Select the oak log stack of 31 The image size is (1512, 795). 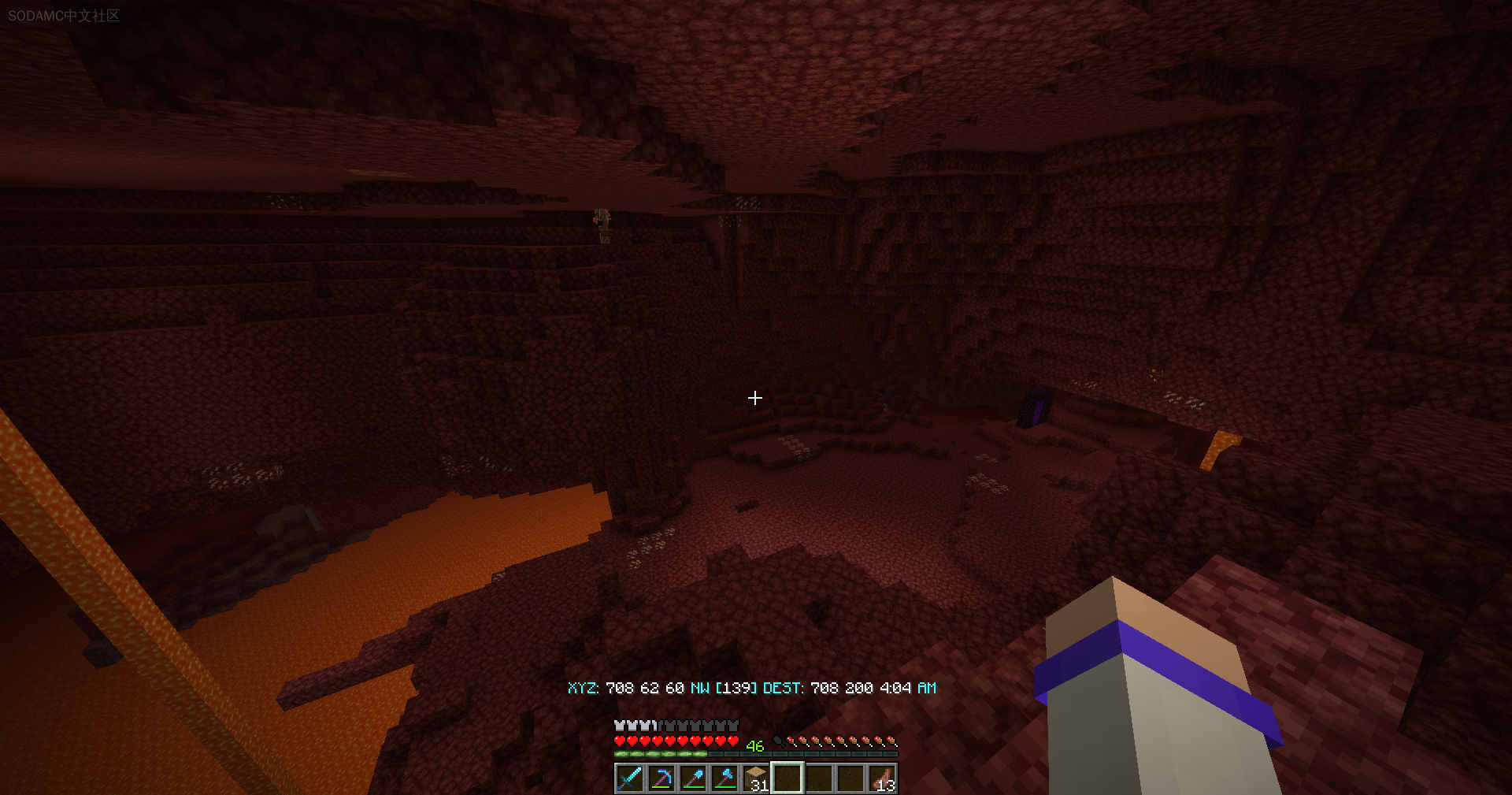tap(755, 778)
